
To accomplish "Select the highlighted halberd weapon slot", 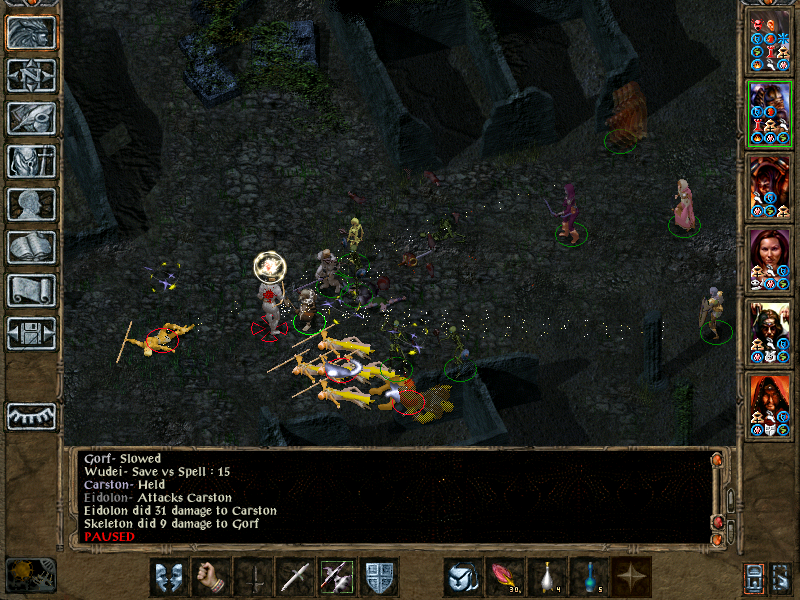I will (337, 577).
